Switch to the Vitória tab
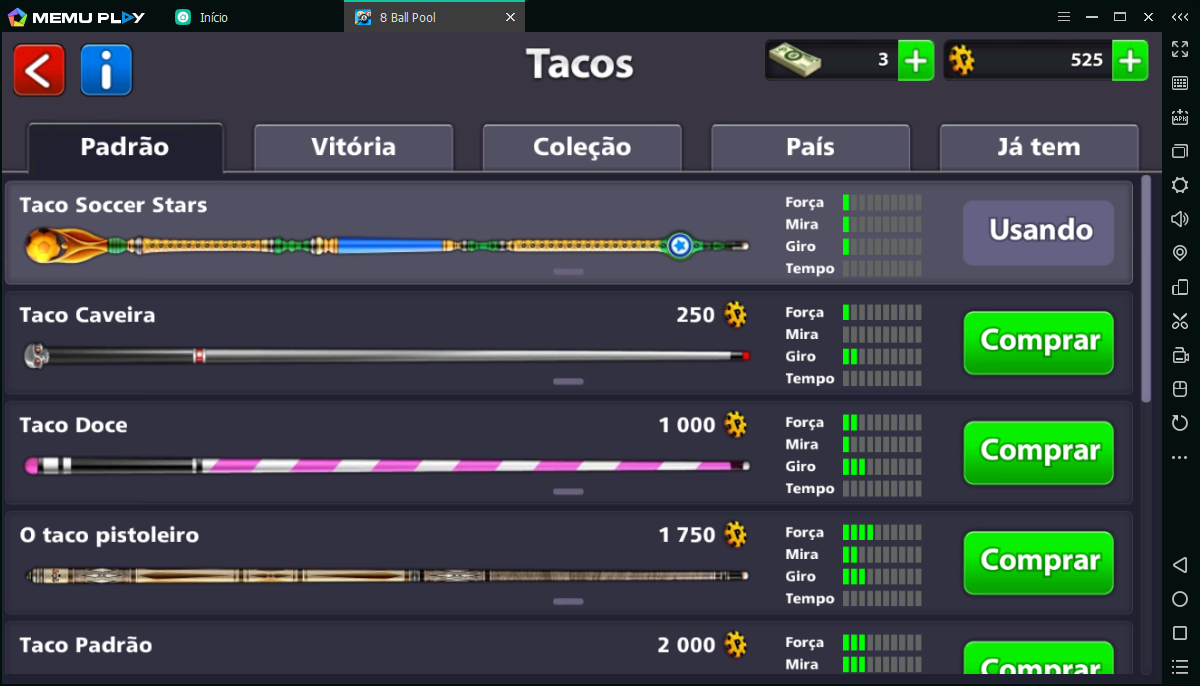The height and width of the screenshot is (686, 1200). click(353, 148)
